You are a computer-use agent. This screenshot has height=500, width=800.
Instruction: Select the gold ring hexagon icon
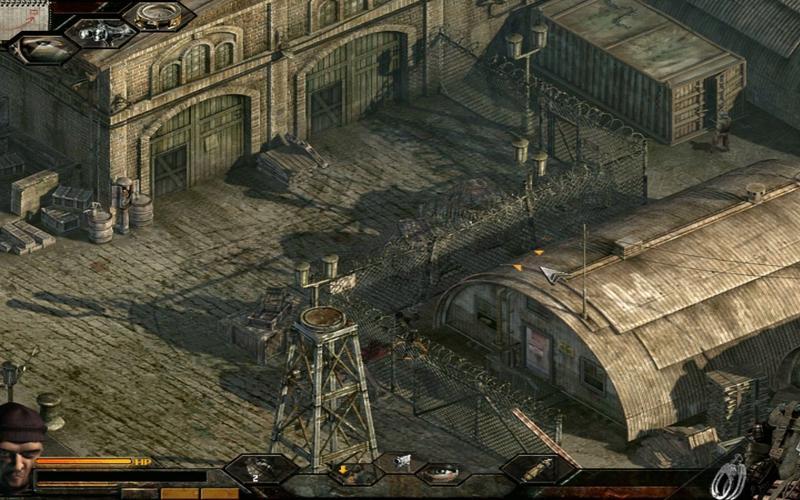pos(161,15)
